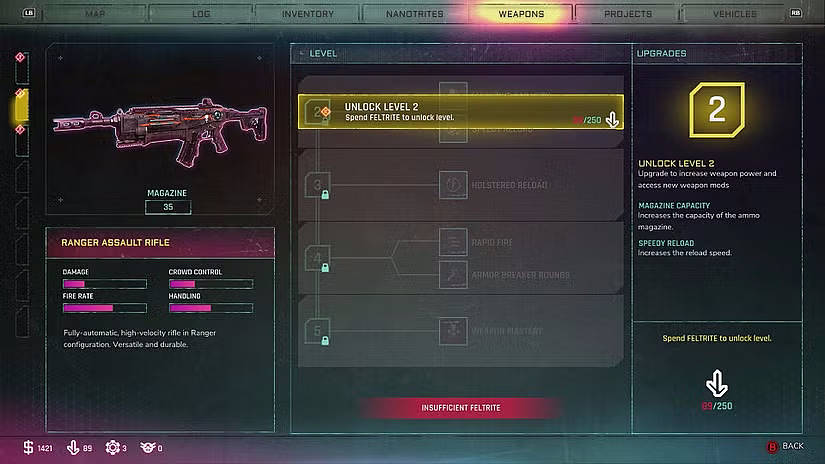Screen dimensions: 825x464
Task: Open the Log tab
Action: (x=200, y=14)
